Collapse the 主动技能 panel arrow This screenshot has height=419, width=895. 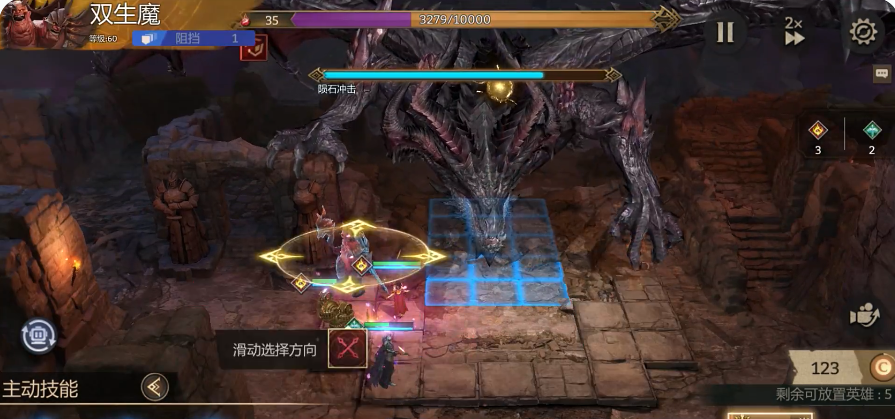click(154, 387)
